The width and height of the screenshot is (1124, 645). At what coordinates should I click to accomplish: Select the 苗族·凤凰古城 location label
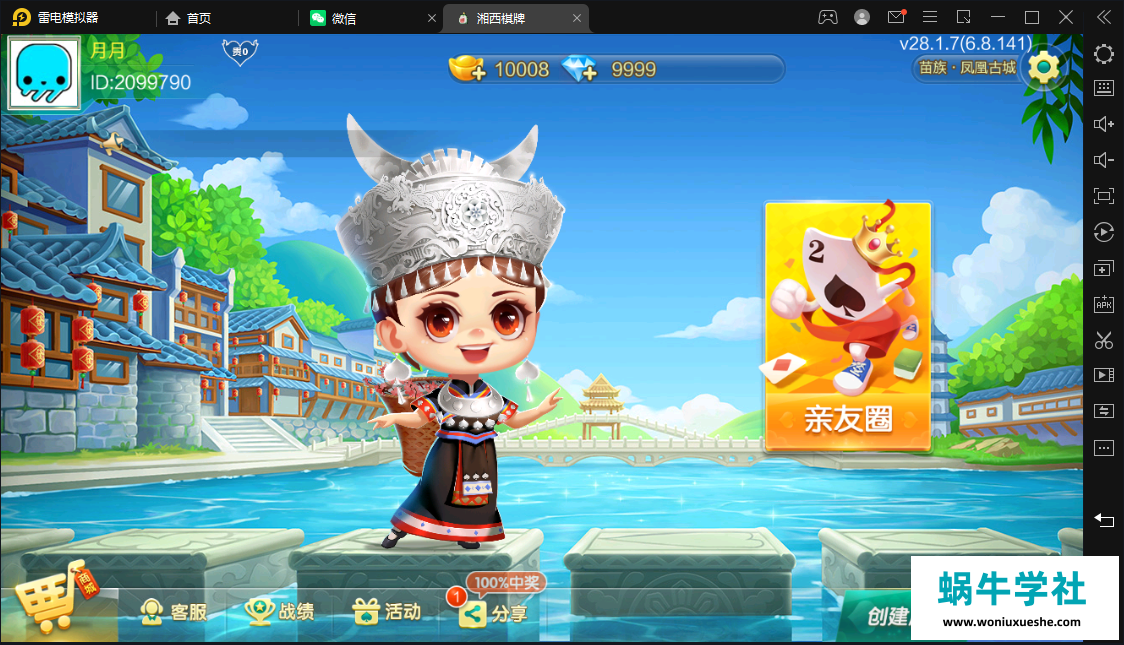coord(967,68)
